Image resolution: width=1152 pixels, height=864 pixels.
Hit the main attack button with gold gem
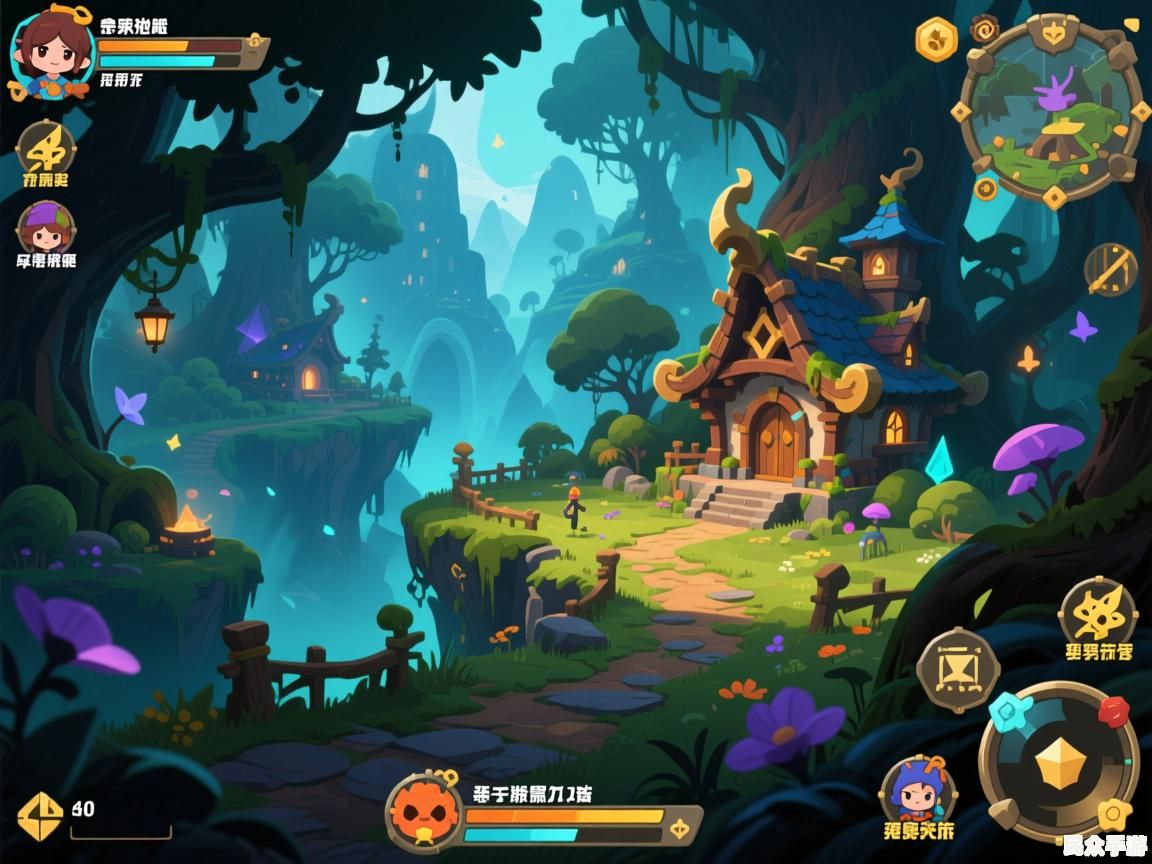1059,765
